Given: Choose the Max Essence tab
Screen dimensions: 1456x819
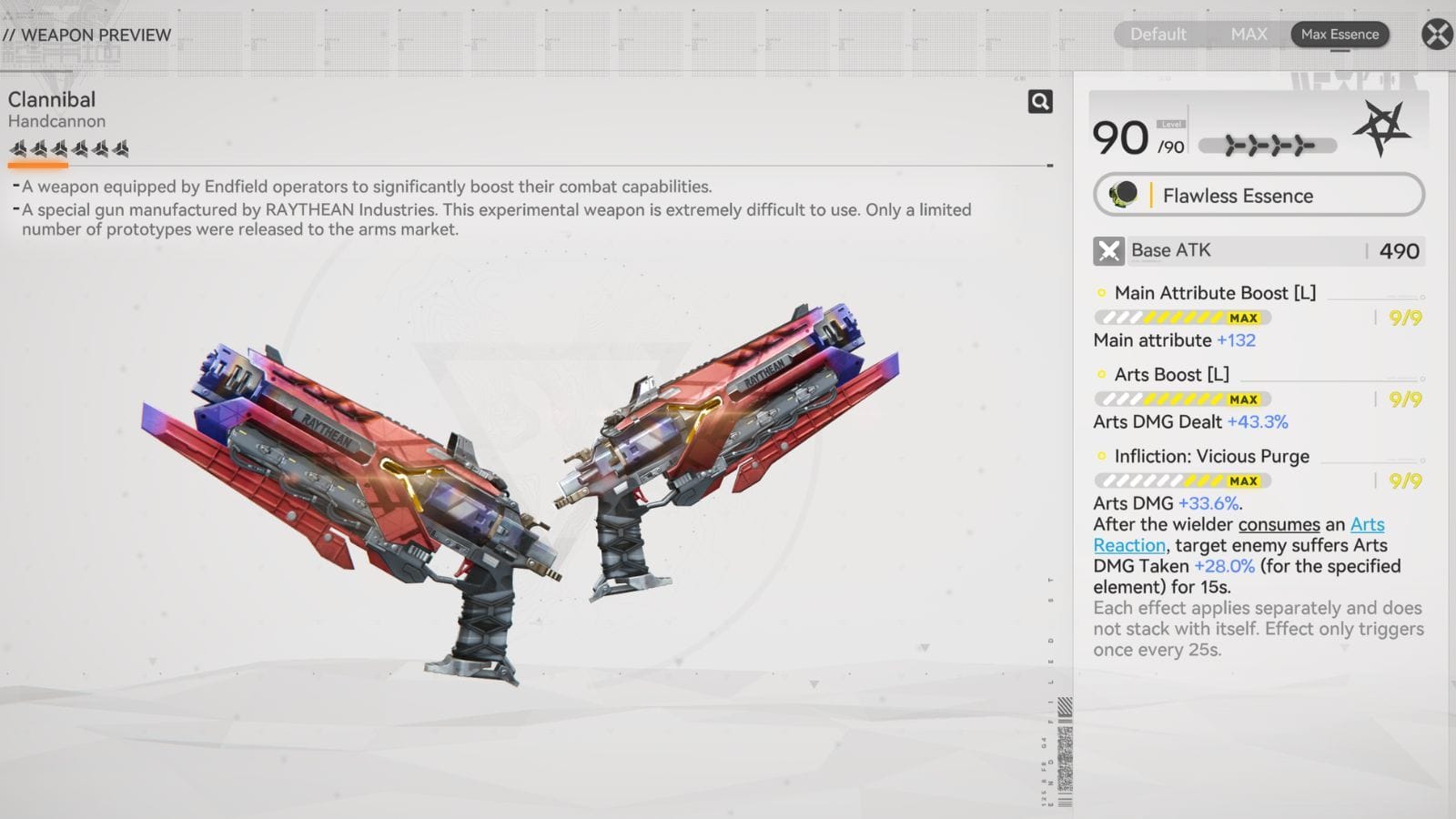Looking at the screenshot, I should [1340, 35].
